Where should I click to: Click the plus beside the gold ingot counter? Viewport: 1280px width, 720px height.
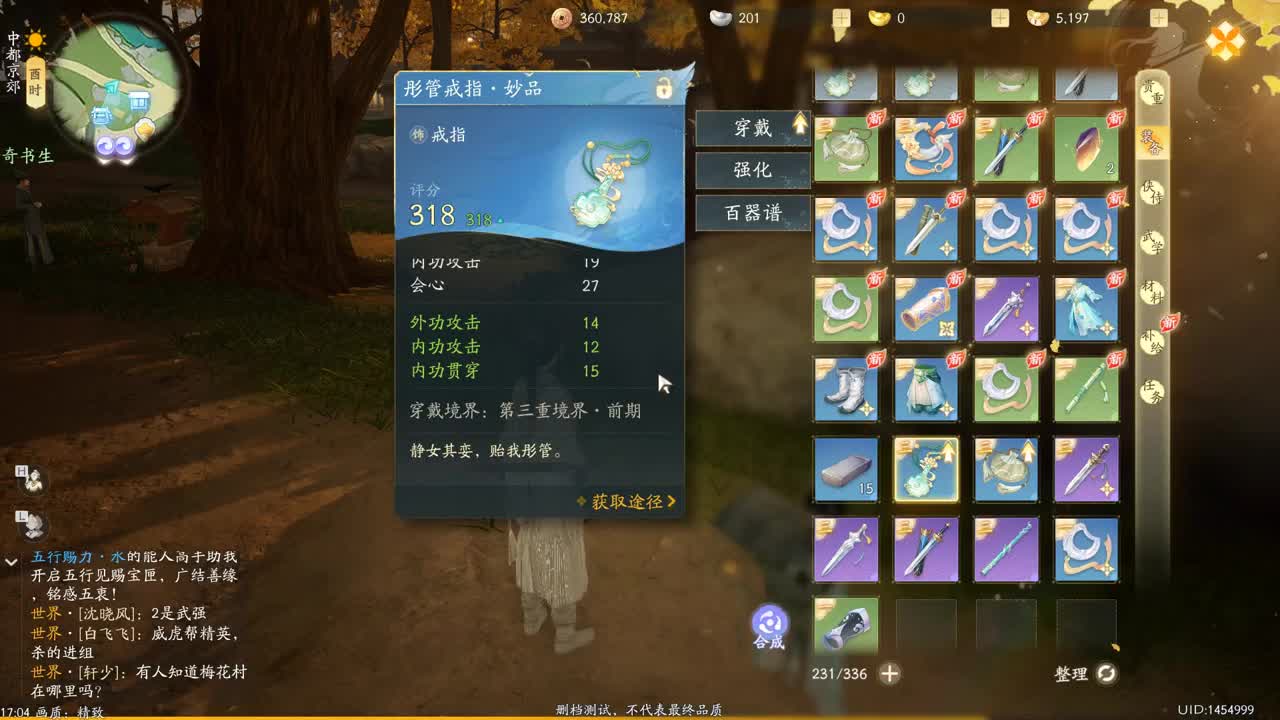pos(841,17)
